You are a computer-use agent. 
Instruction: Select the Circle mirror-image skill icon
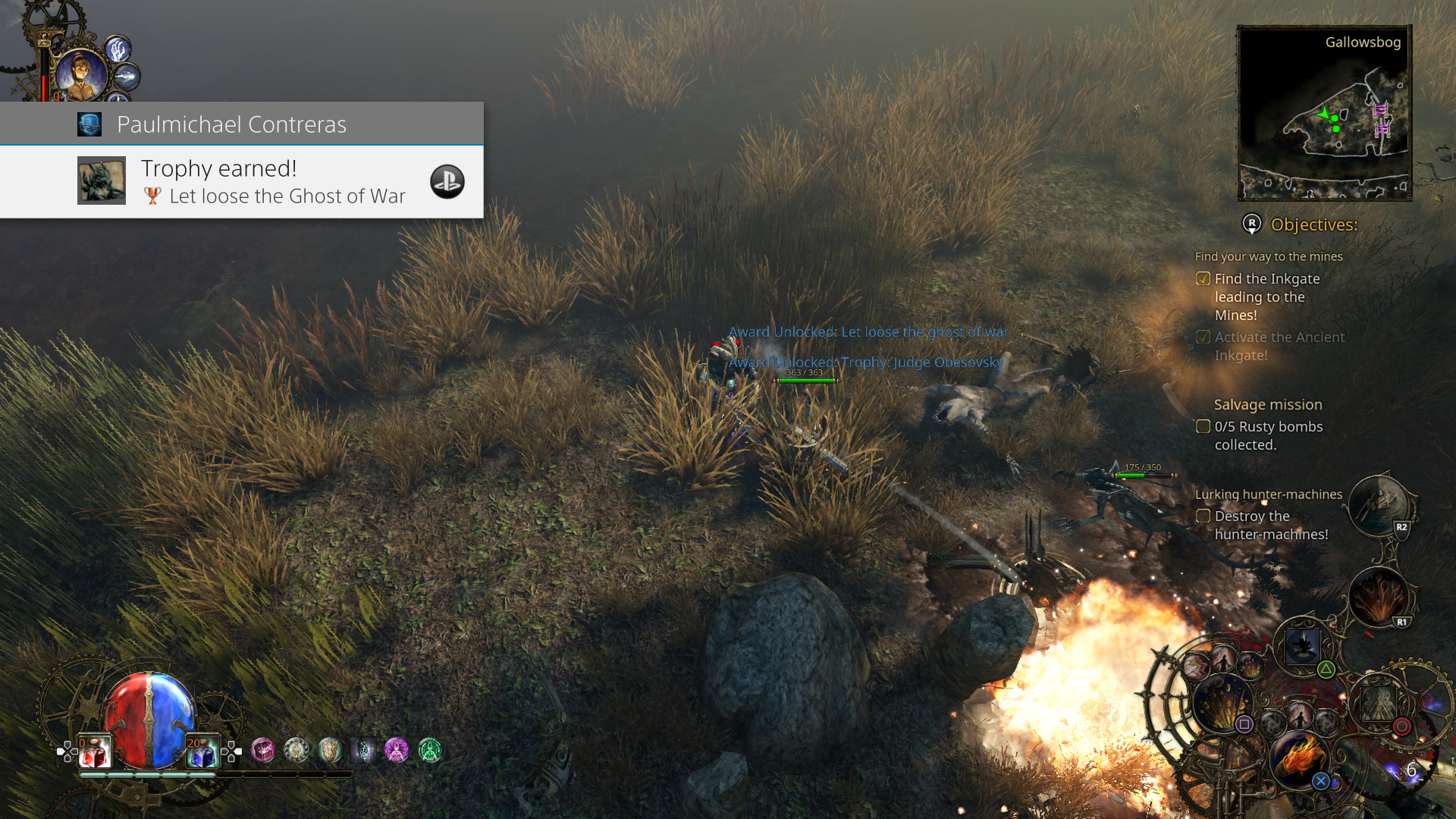click(x=1379, y=704)
